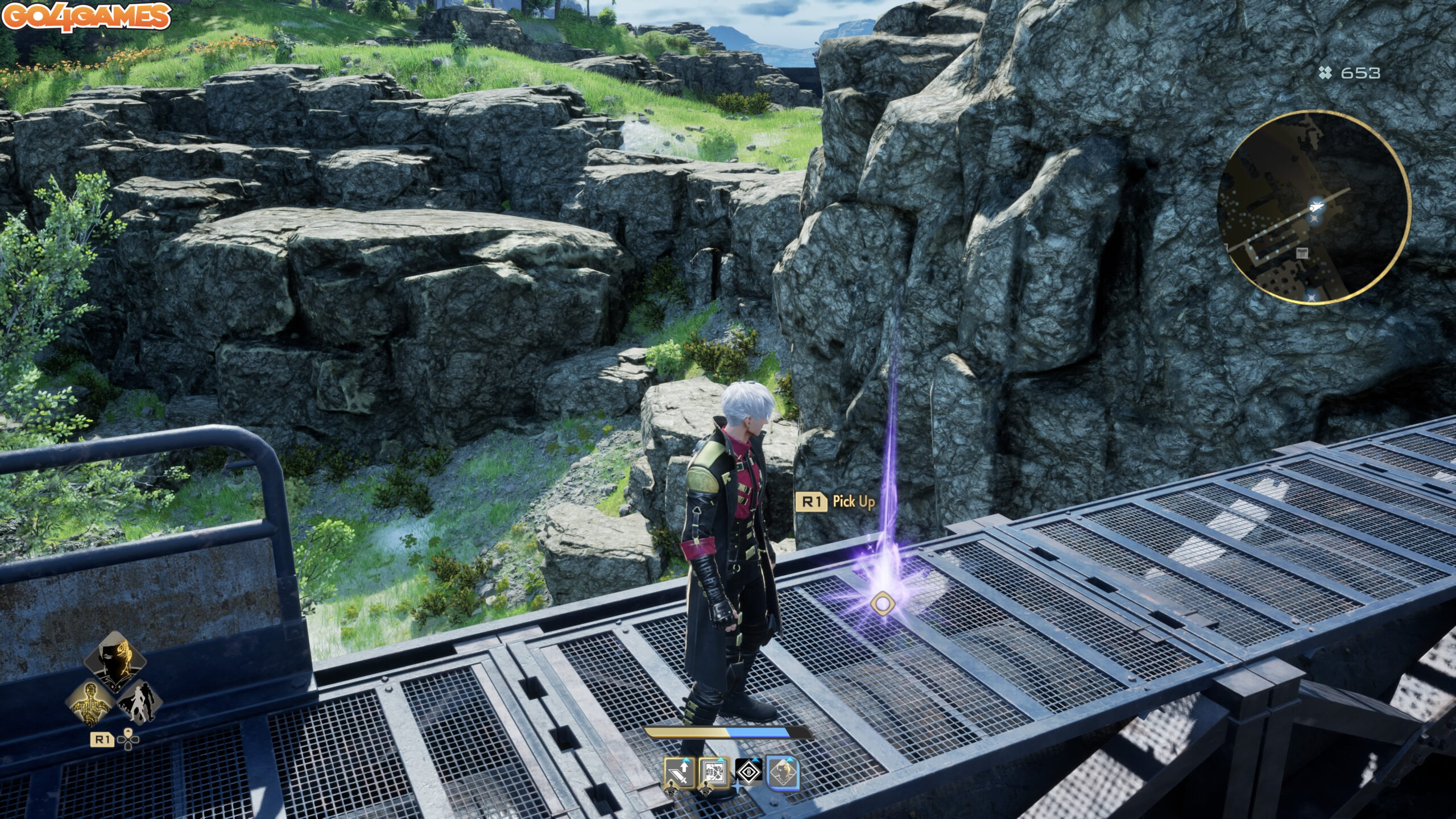
Task: Choose the man's face diamond icon
Action: (x=115, y=661)
